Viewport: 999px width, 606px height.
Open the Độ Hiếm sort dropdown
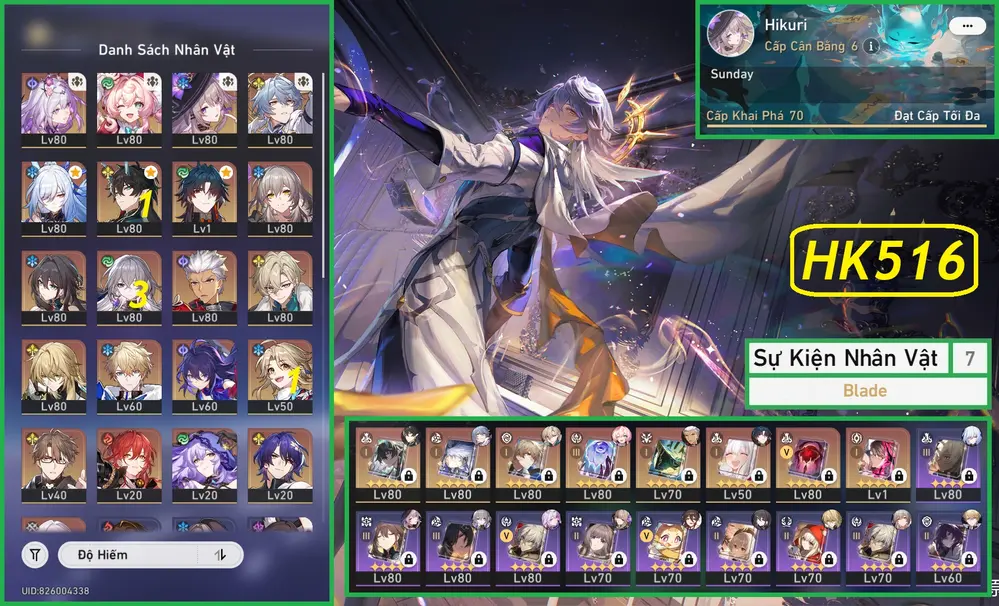point(130,555)
